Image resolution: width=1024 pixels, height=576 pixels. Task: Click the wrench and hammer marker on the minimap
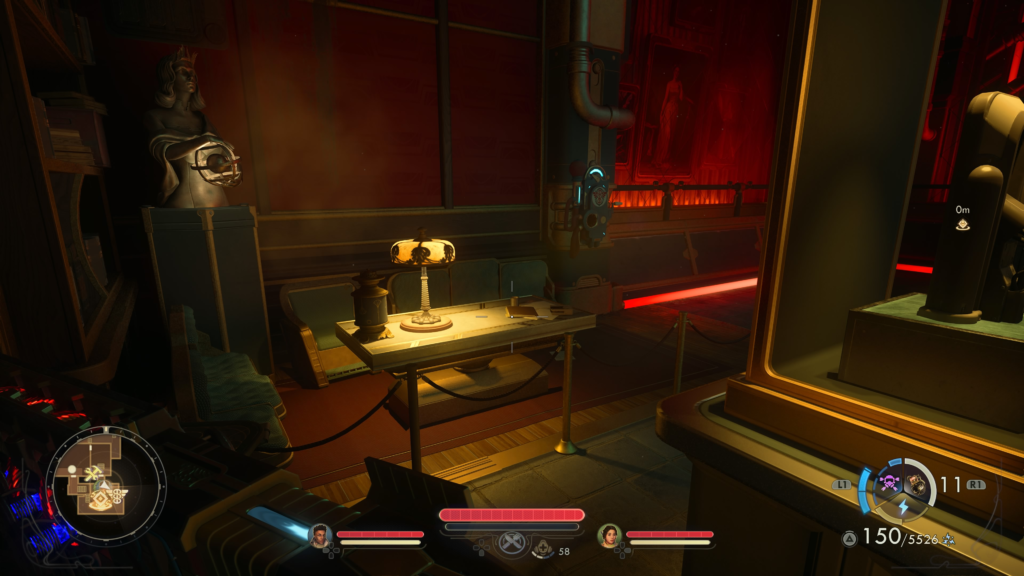coord(92,473)
